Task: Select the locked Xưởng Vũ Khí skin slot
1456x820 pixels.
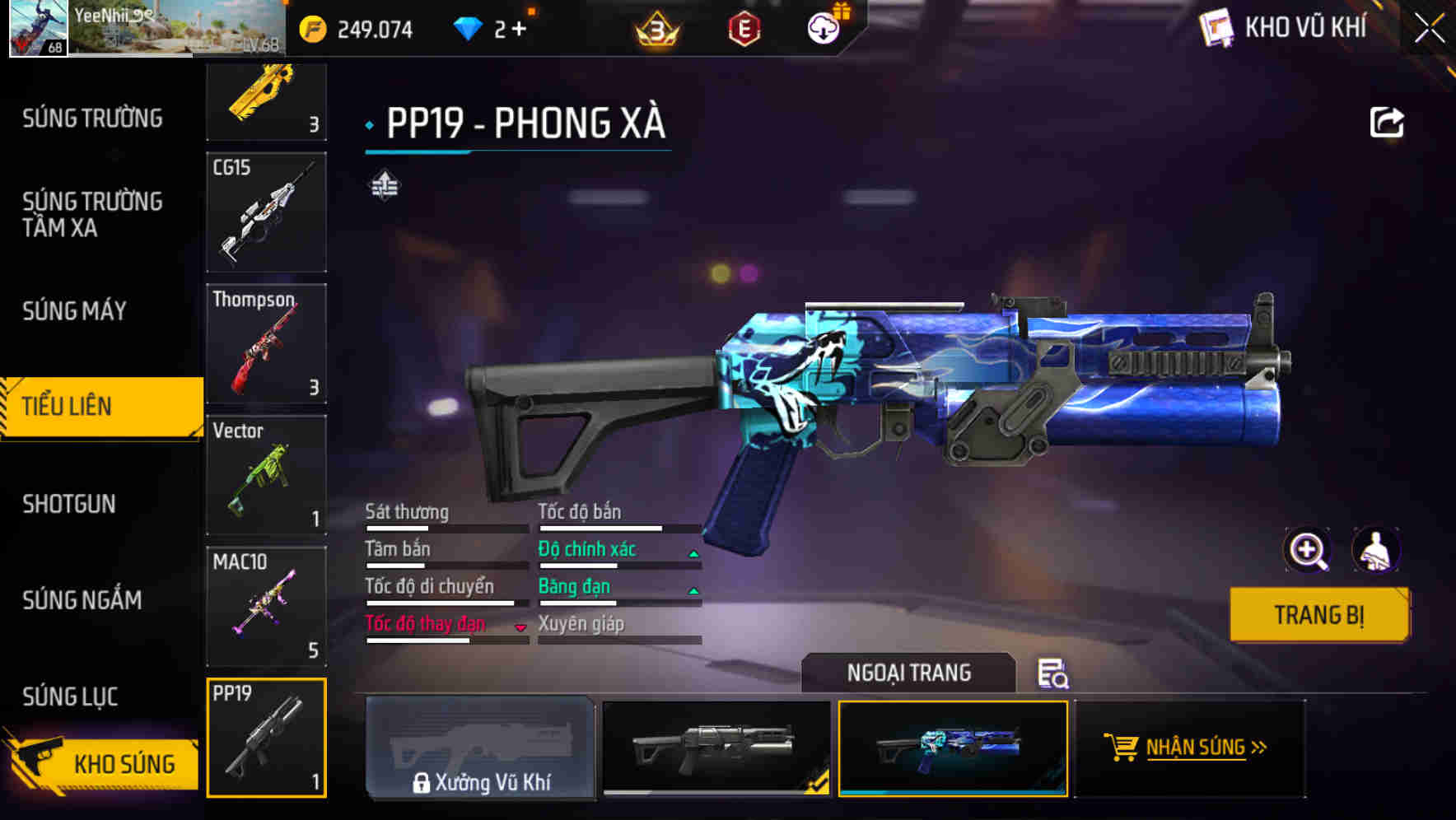Action: (480, 749)
